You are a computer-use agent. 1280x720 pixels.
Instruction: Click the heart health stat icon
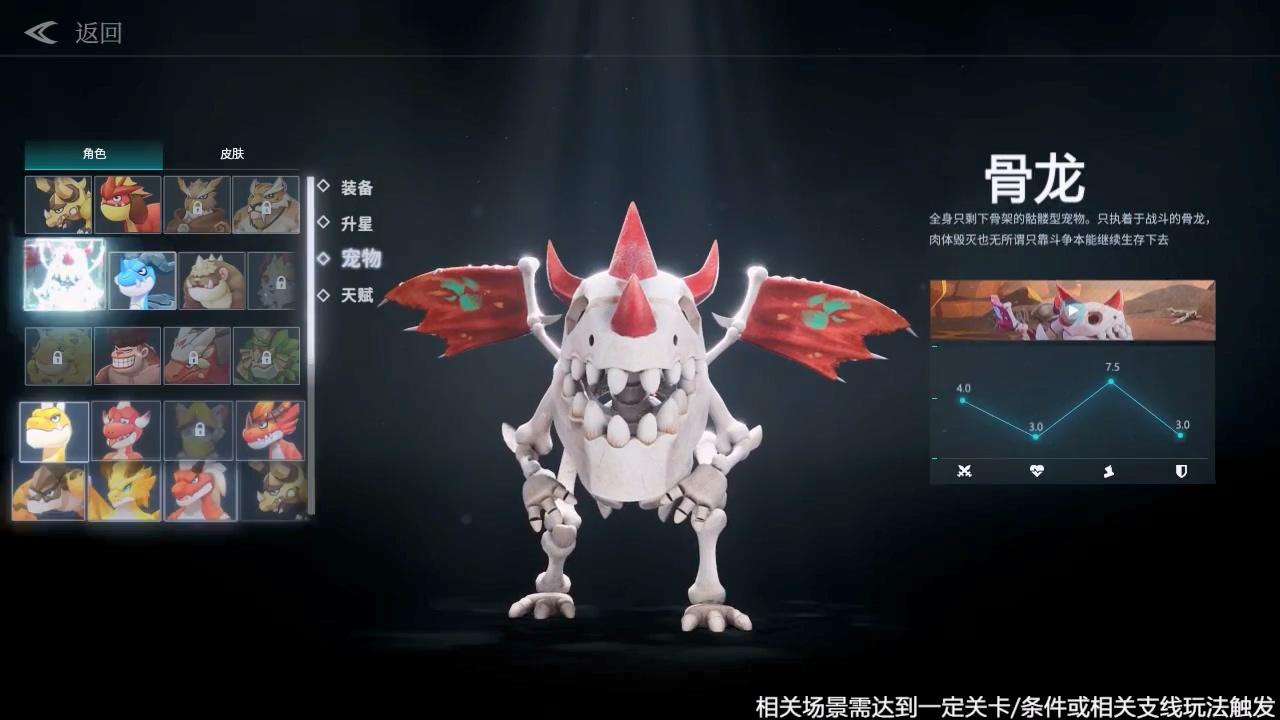click(1035, 471)
